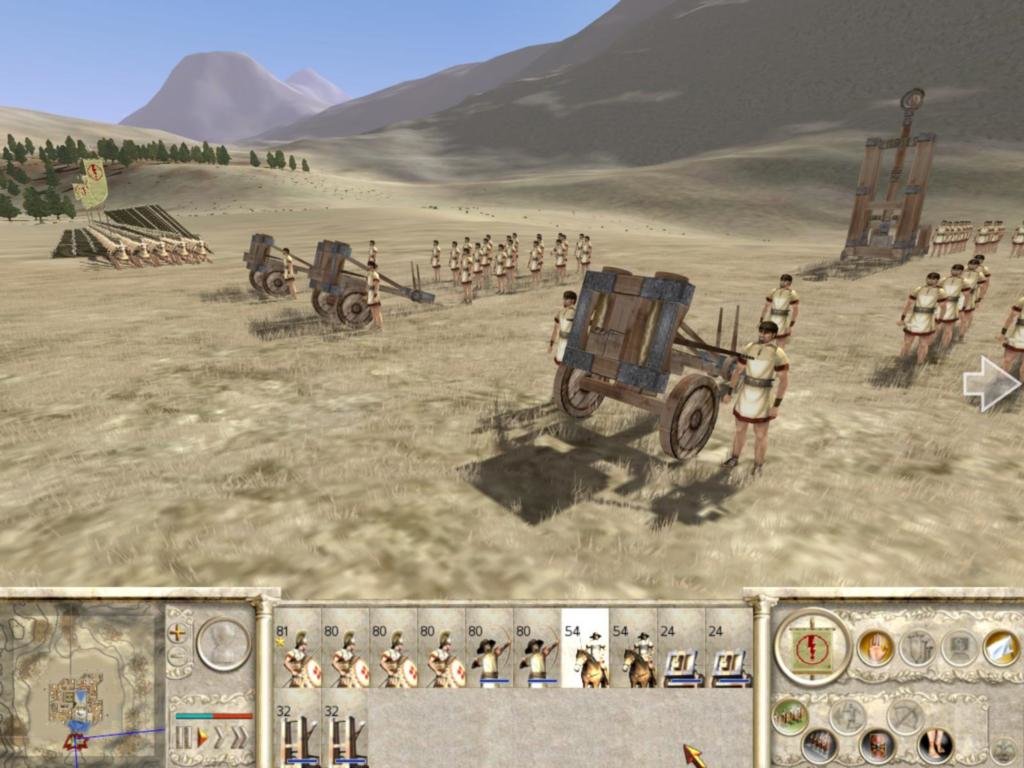Image resolution: width=1024 pixels, height=768 pixels.
Task: Select the general's round portrait button
Action: pos(223,643)
